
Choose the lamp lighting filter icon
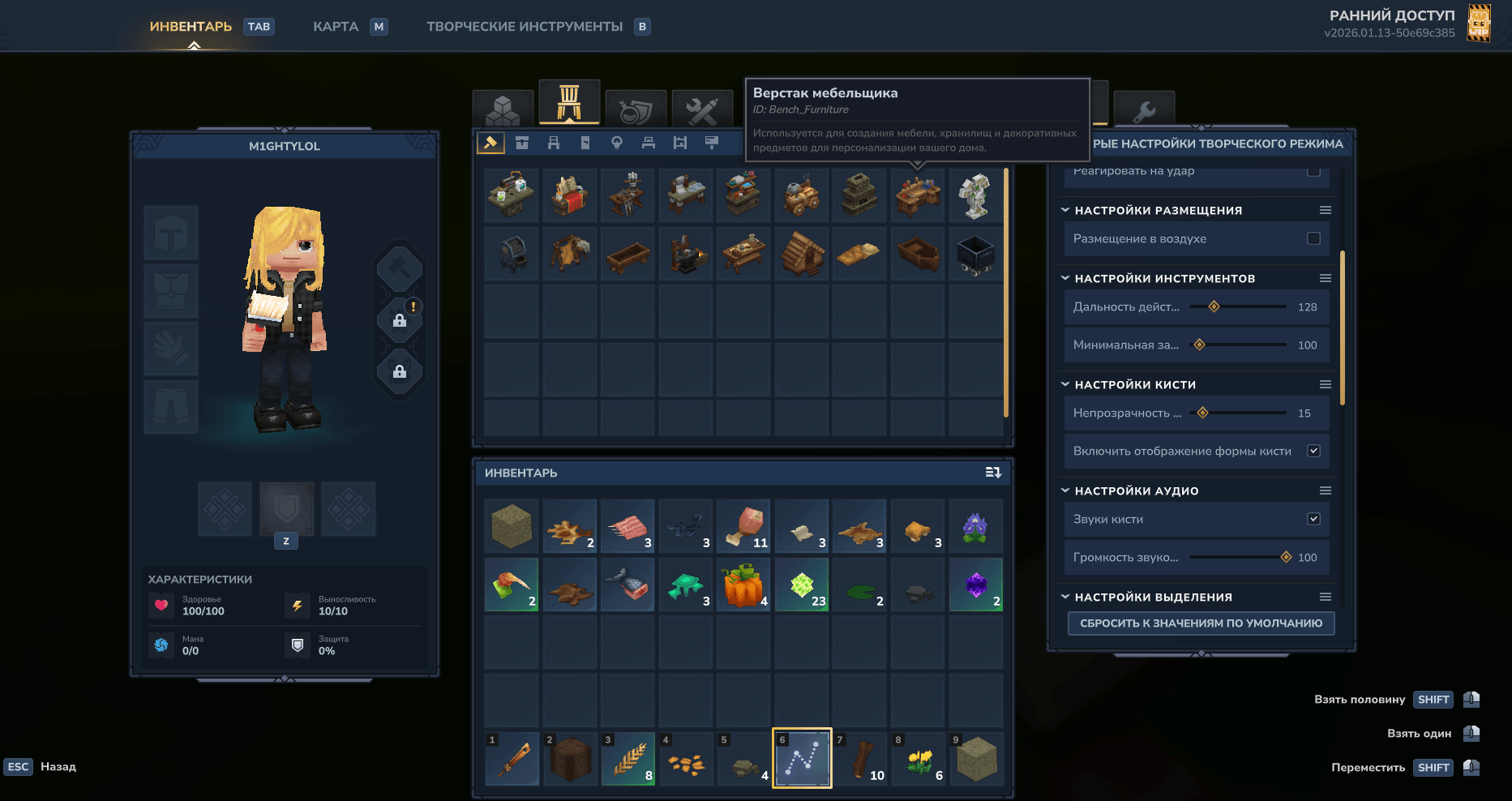617,142
